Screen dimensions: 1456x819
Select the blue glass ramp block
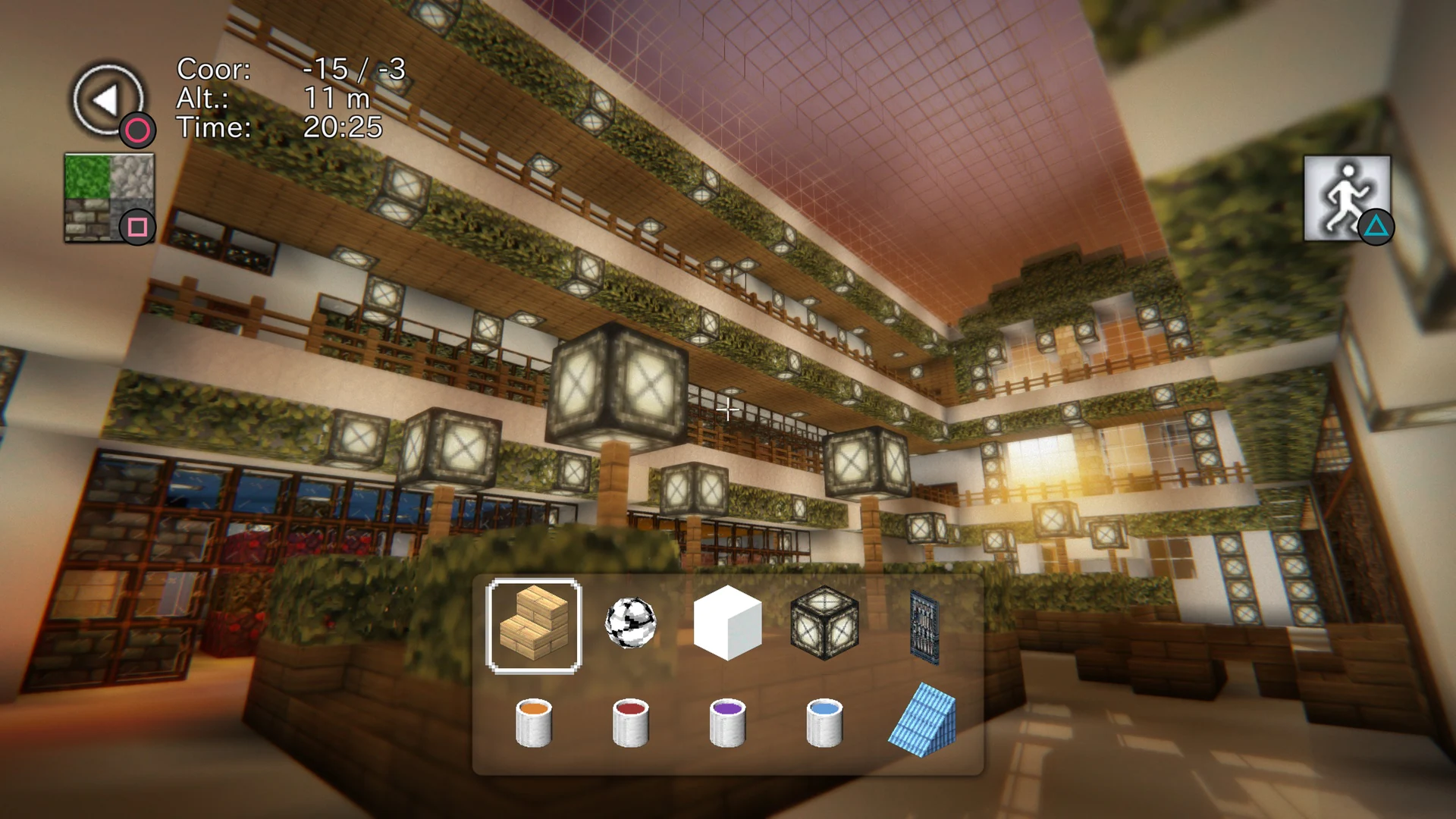(924, 720)
